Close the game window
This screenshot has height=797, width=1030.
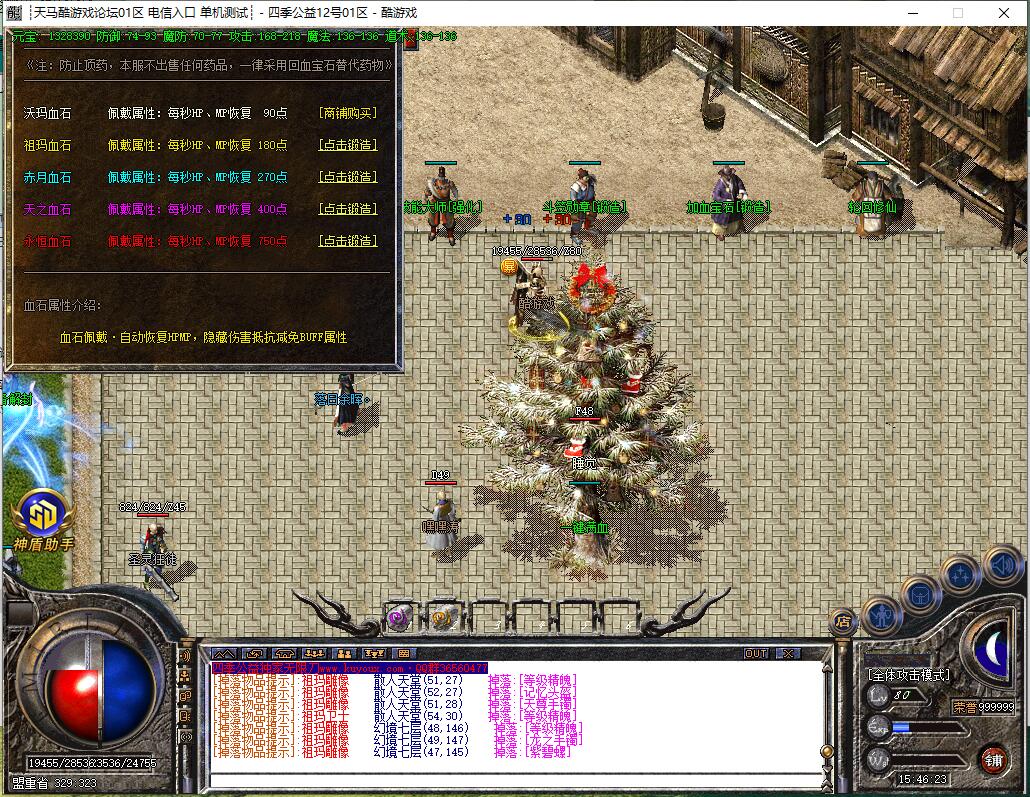(1005, 13)
